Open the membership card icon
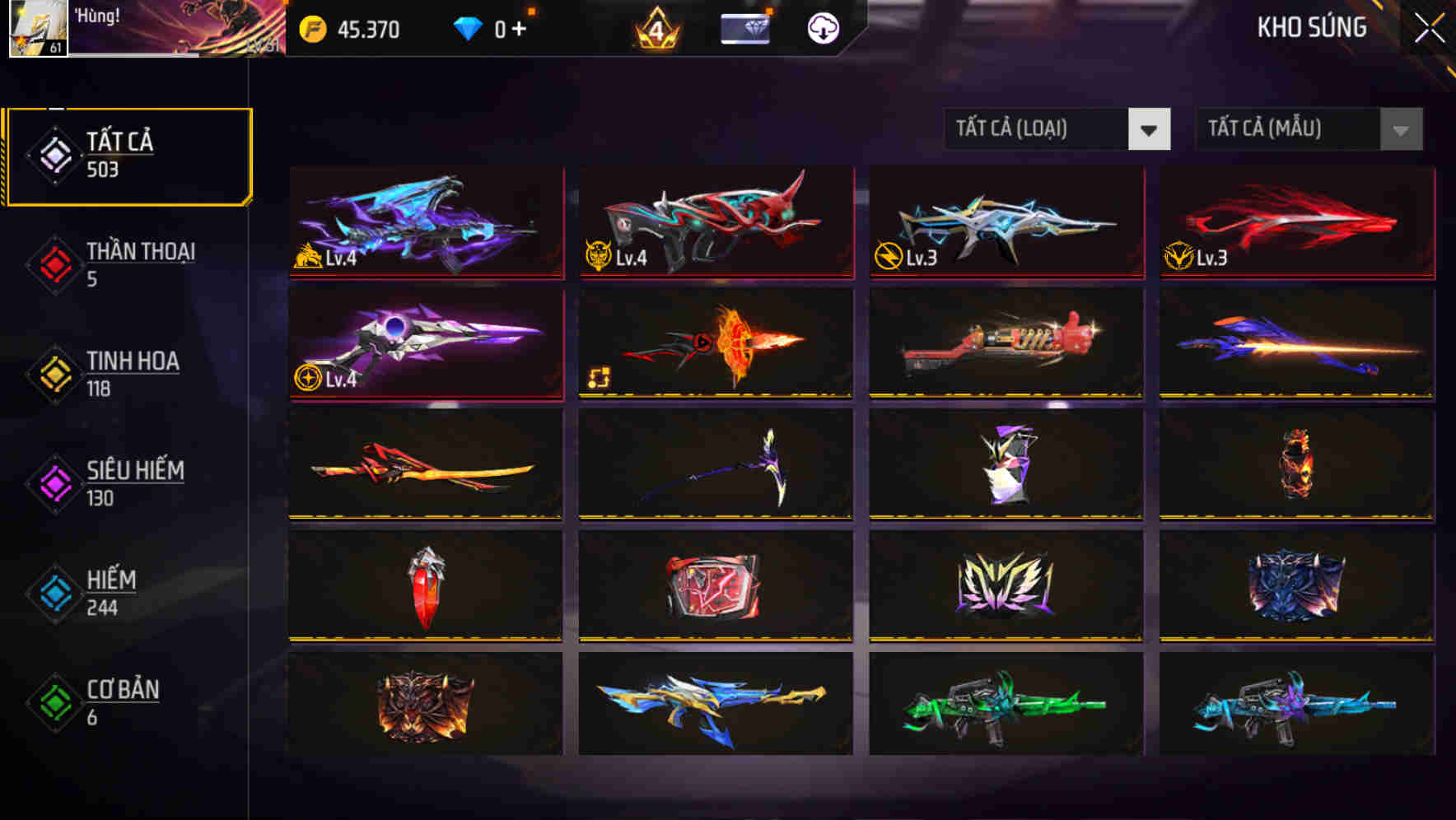This screenshot has height=820, width=1456. point(744,30)
